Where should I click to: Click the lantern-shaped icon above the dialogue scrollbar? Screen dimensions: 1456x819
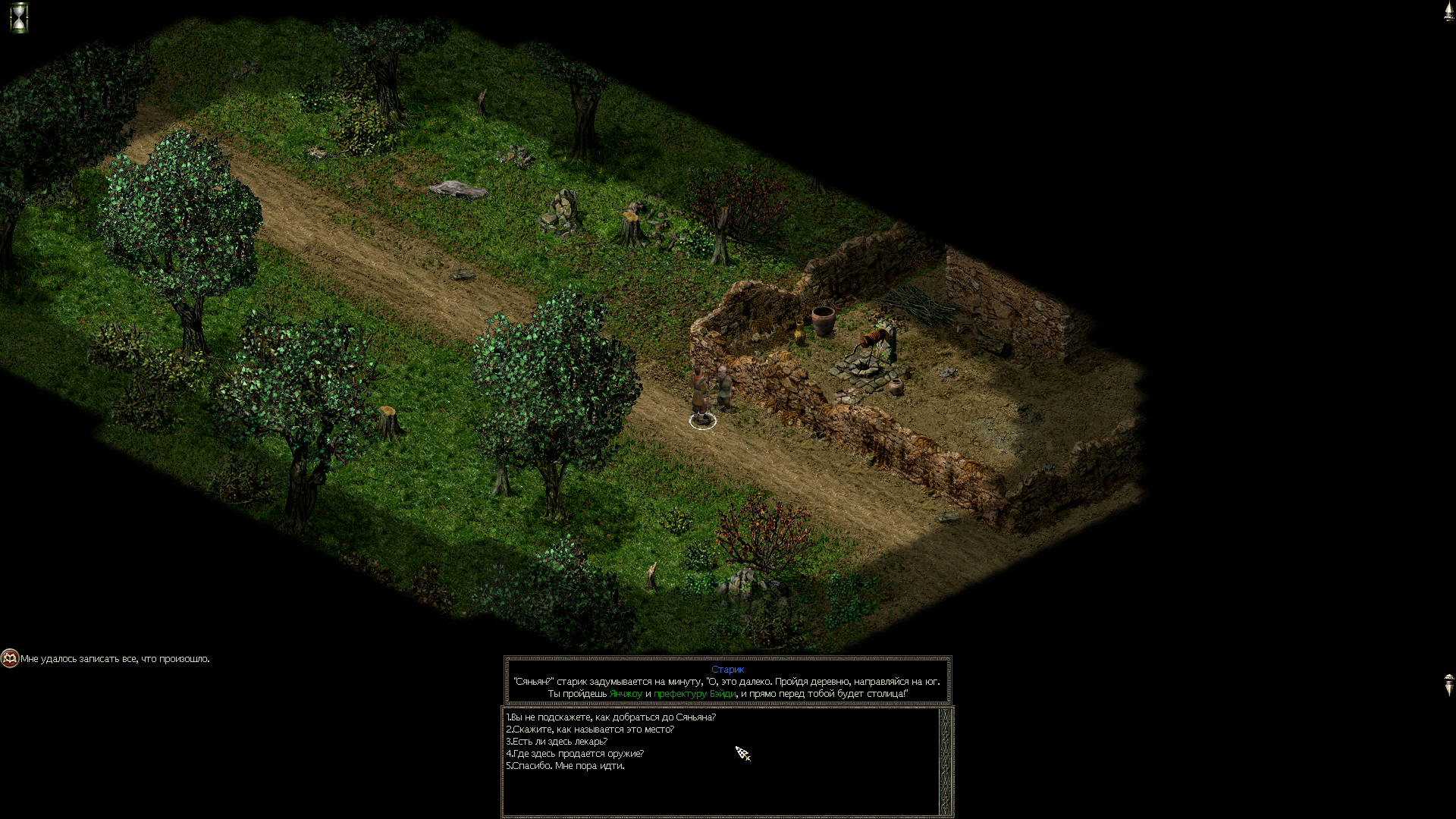coord(1448,684)
